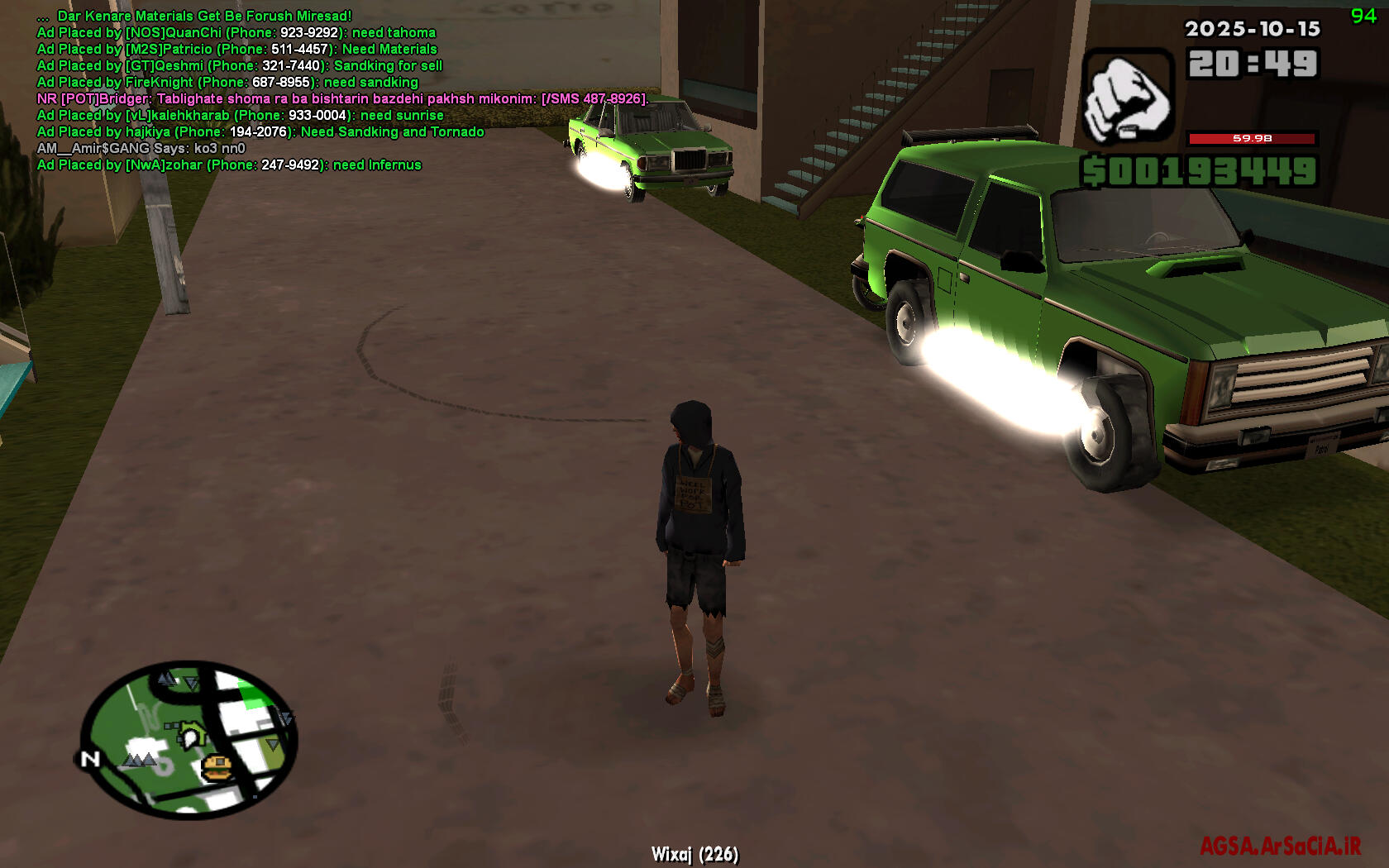Select the hajkiya Sandking and Tornado ad

click(x=260, y=132)
